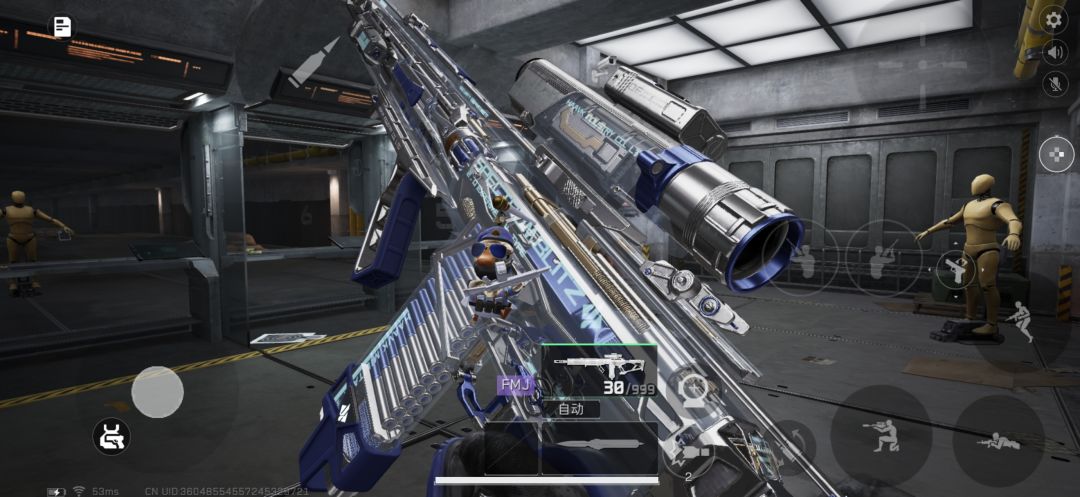Tap the four-dot marker button

1056,153
